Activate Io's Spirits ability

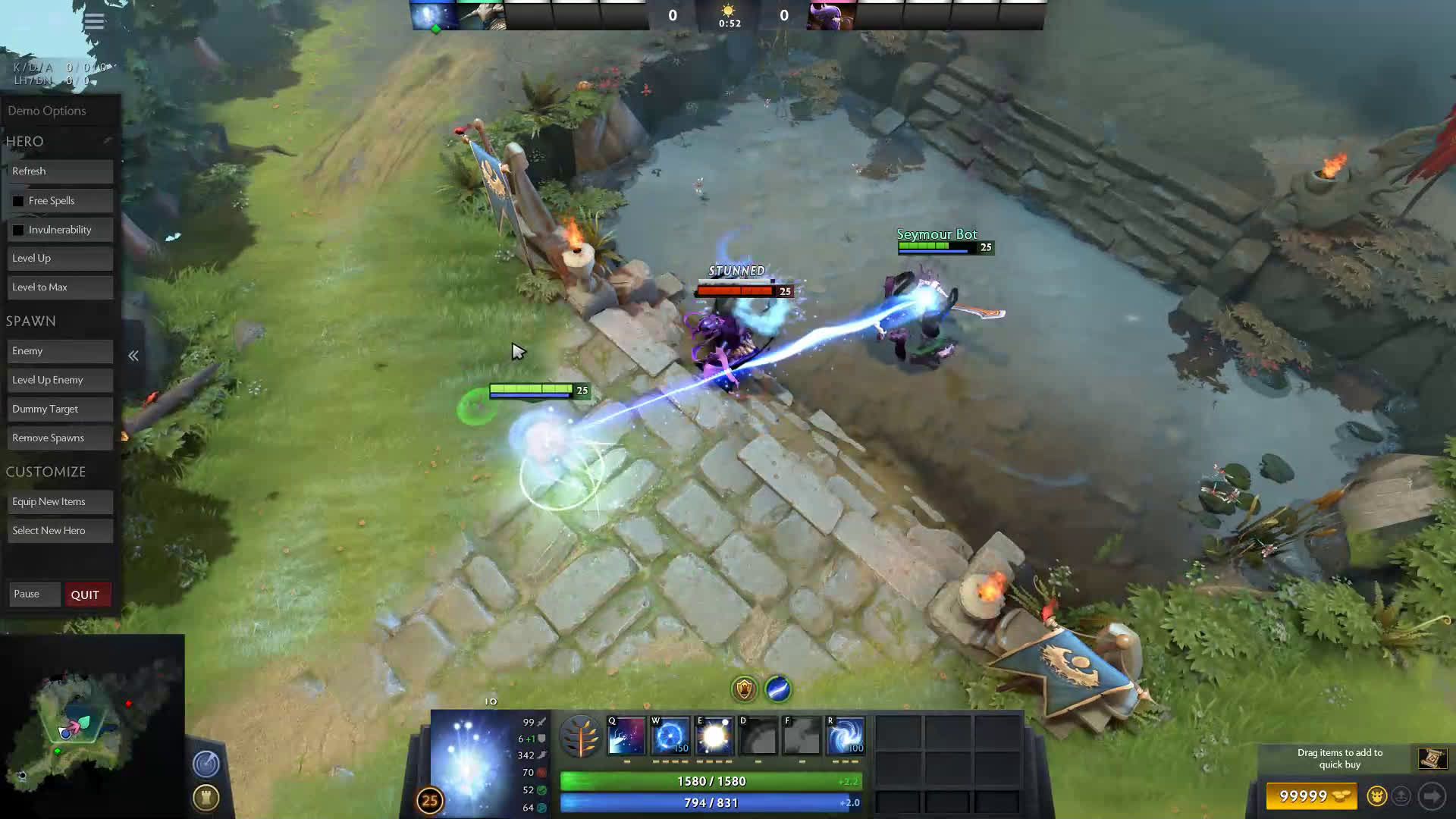(670, 736)
